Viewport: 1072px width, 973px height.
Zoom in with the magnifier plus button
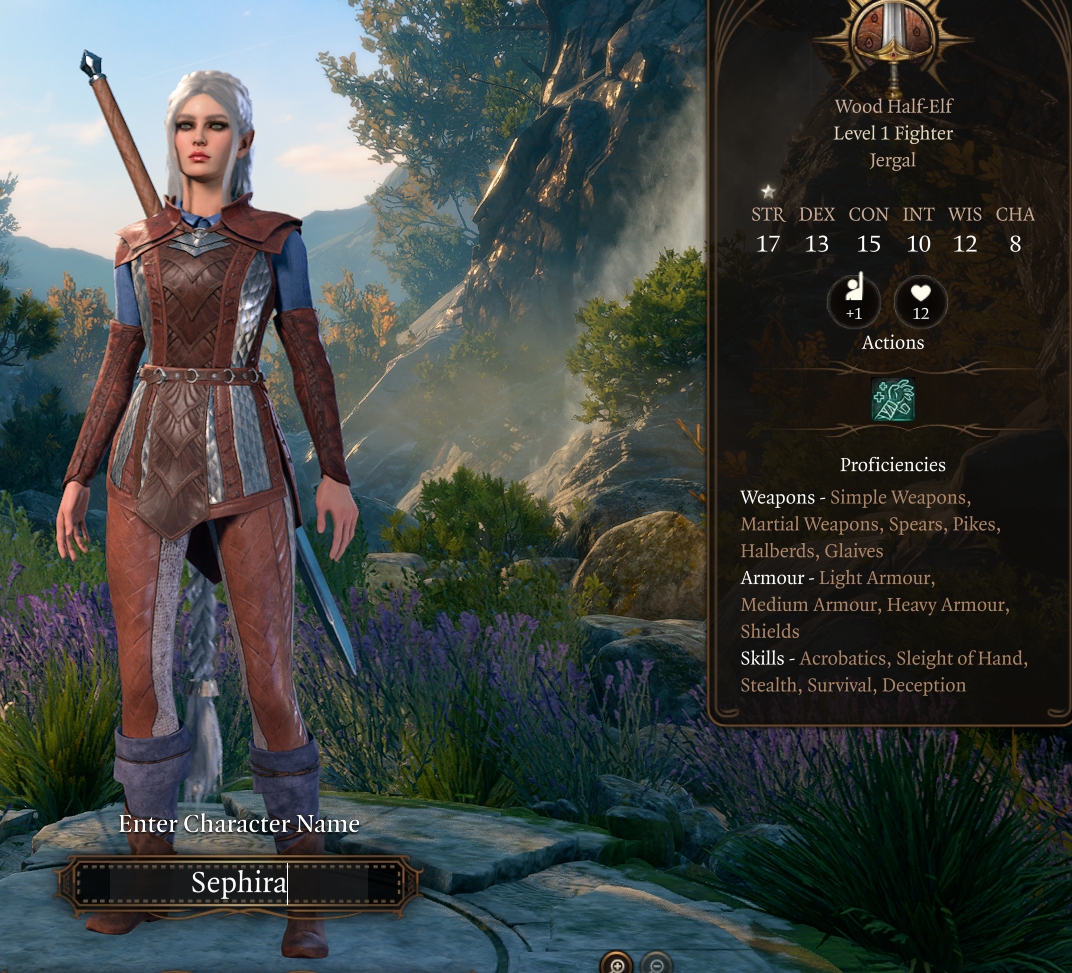click(x=616, y=964)
